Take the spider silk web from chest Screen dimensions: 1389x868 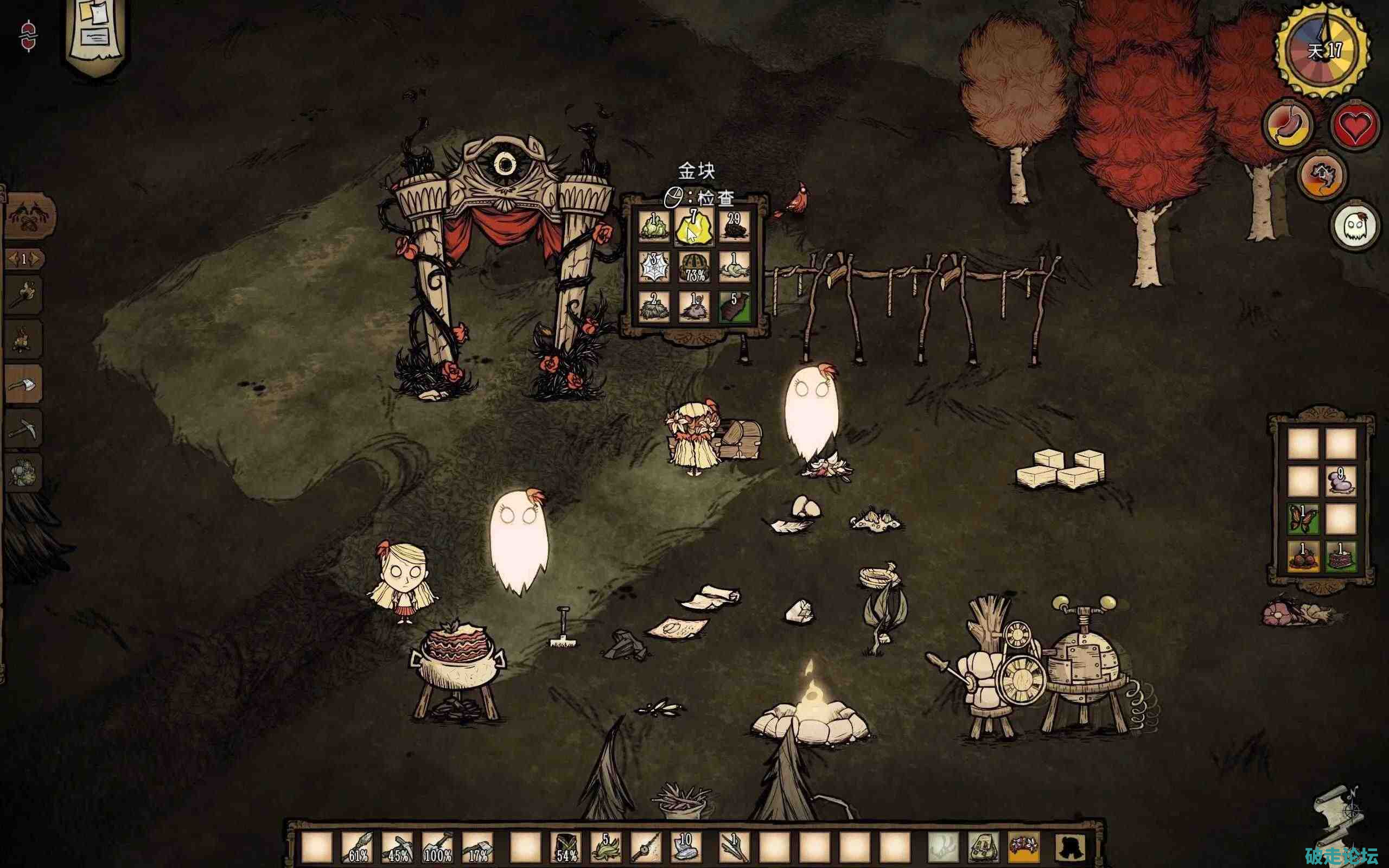(x=654, y=267)
